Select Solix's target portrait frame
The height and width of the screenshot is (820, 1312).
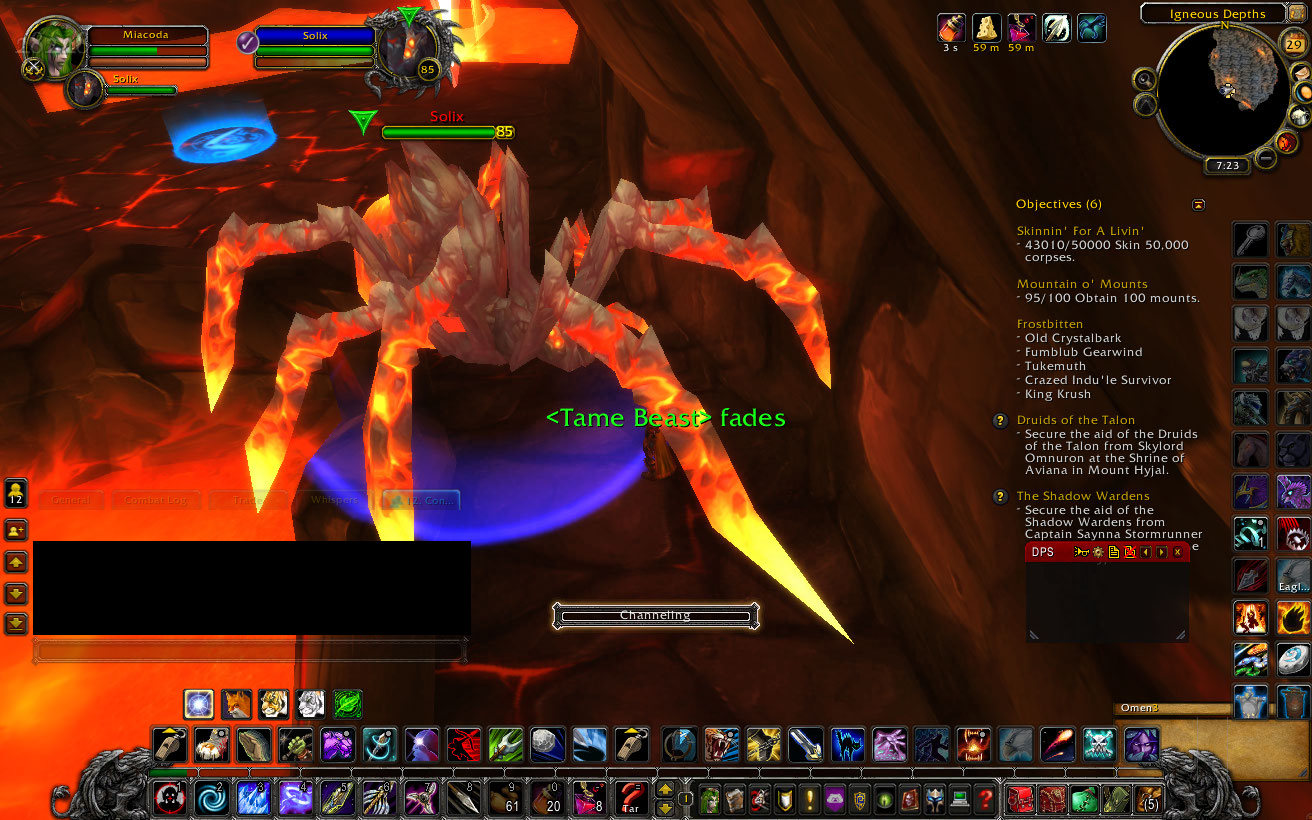410,55
